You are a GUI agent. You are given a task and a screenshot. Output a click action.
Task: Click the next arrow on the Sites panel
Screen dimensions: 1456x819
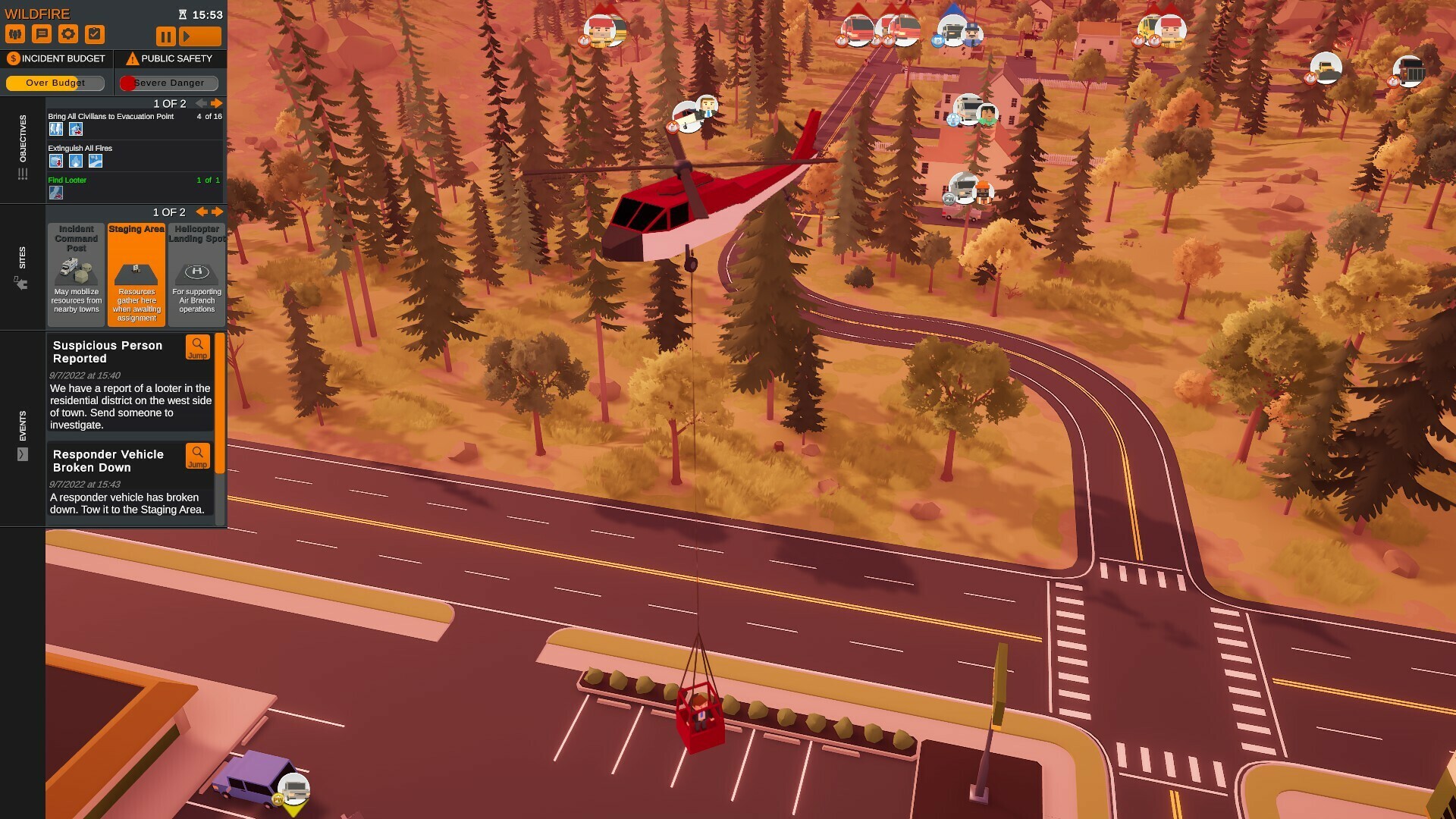pos(218,212)
